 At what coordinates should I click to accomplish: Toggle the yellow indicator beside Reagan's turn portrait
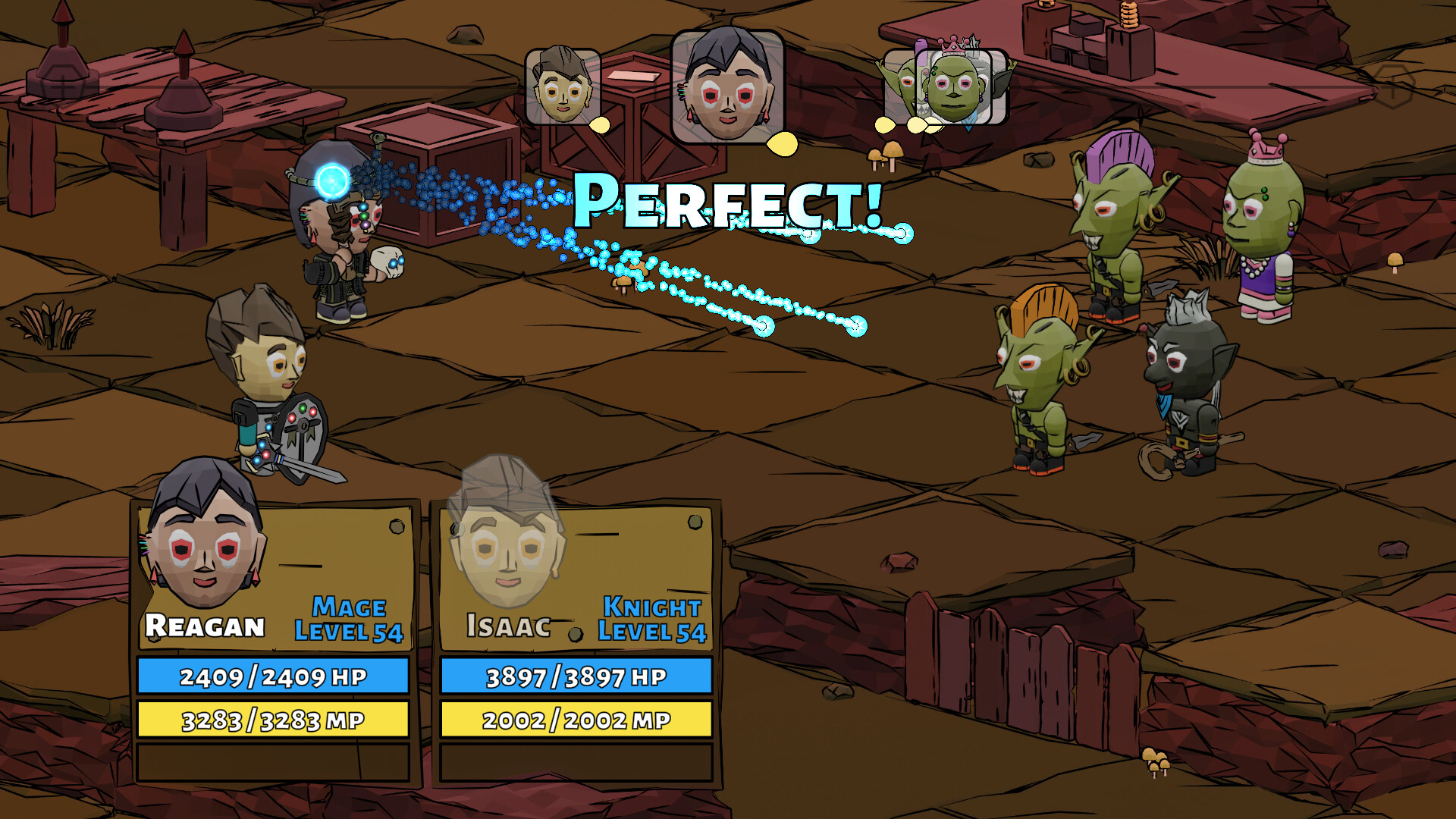[782, 141]
